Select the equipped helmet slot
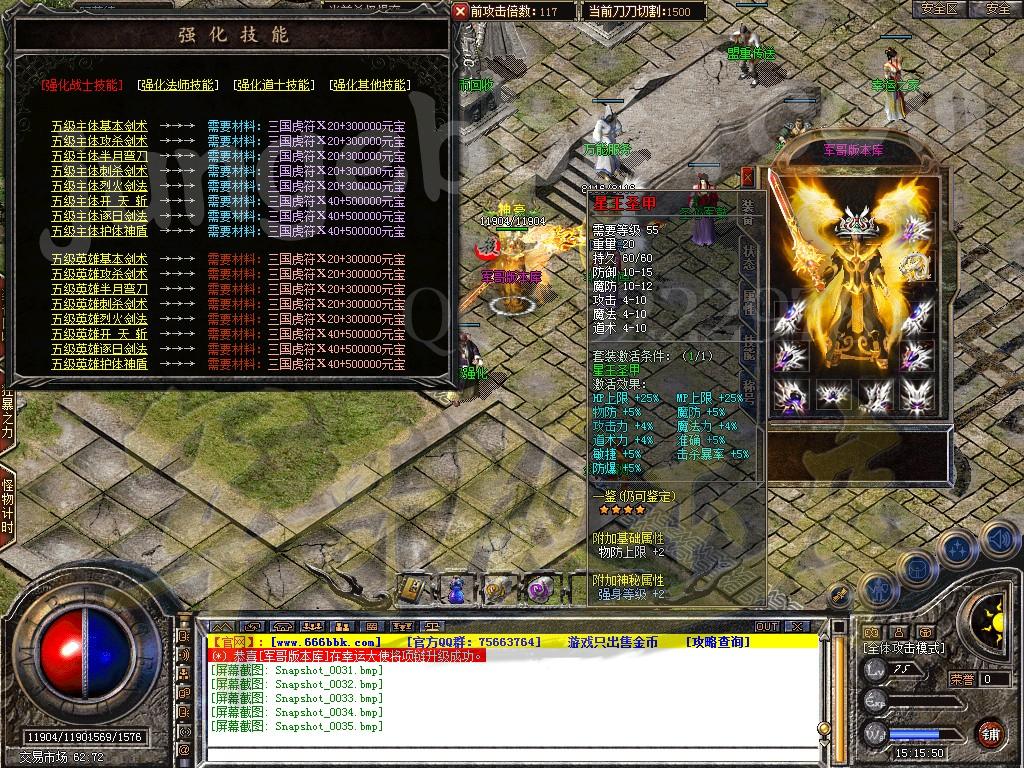Screen dimensions: 1024x768 [856, 224]
